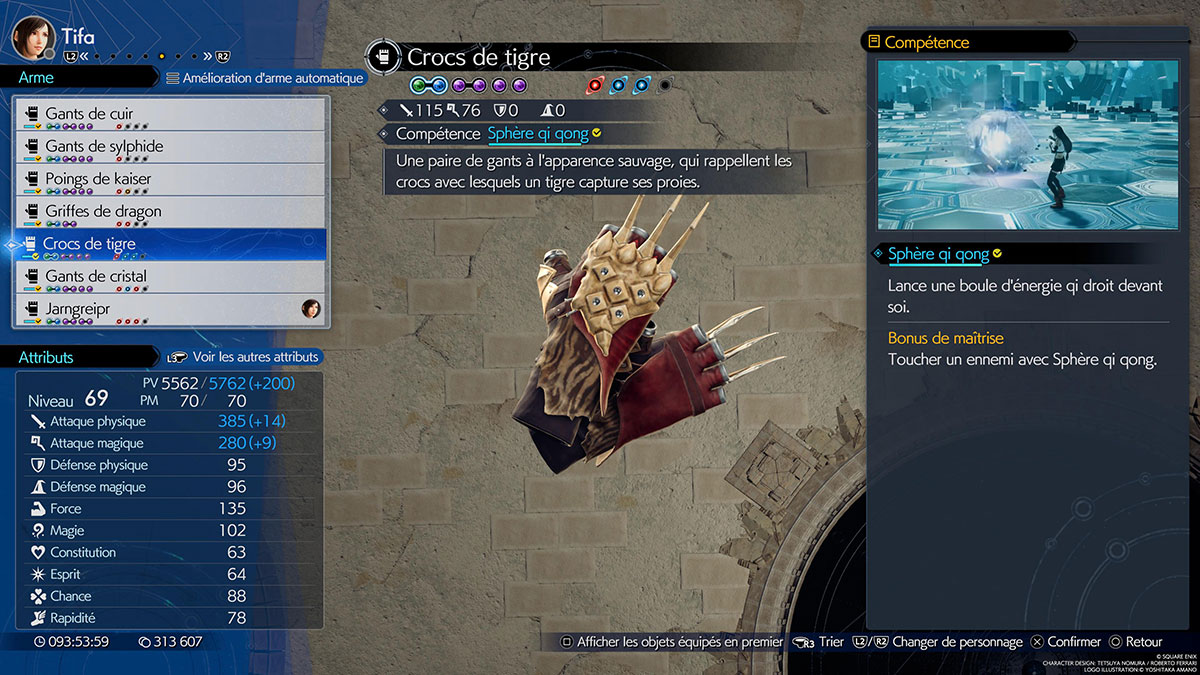1200x675 pixels.
Task: Activate Afficher les objets équipés en premier
Action: click(671, 642)
